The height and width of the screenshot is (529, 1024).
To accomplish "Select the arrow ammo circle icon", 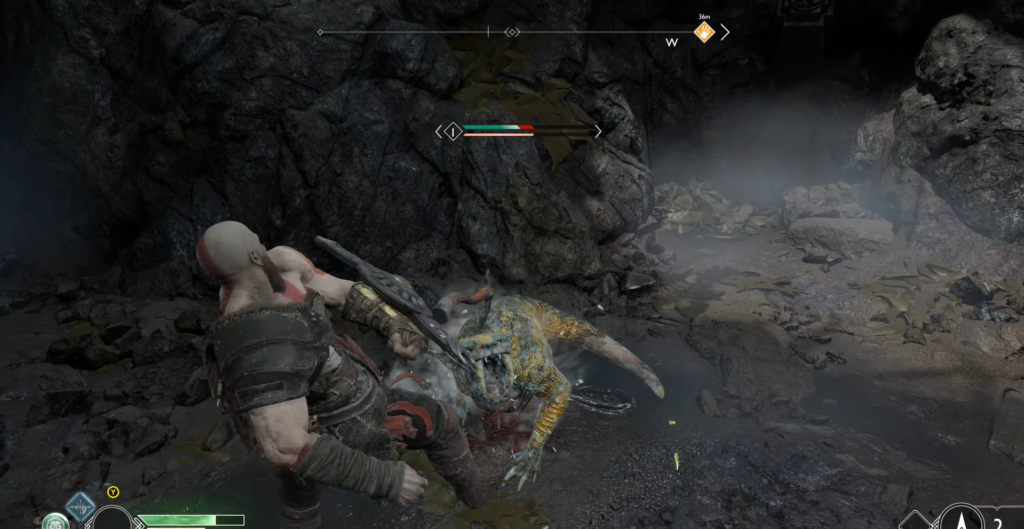I will pyautogui.click(x=963, y=518).
